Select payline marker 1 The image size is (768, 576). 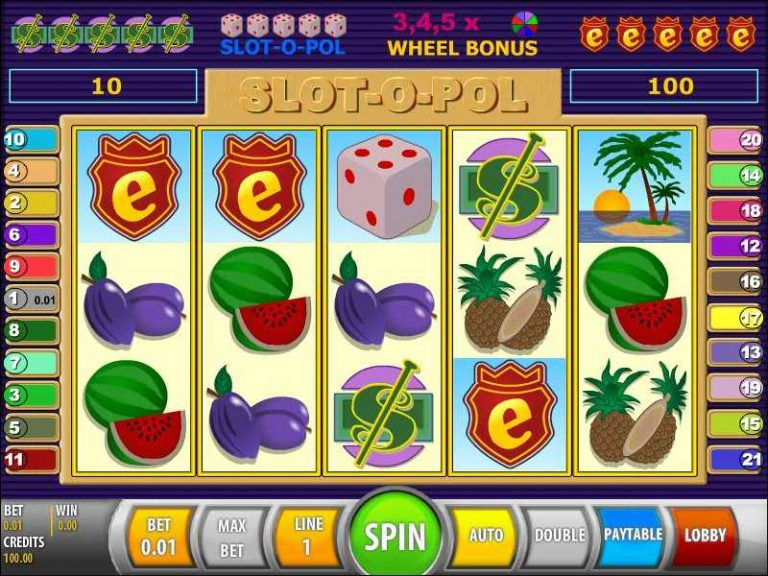point(28,298)
